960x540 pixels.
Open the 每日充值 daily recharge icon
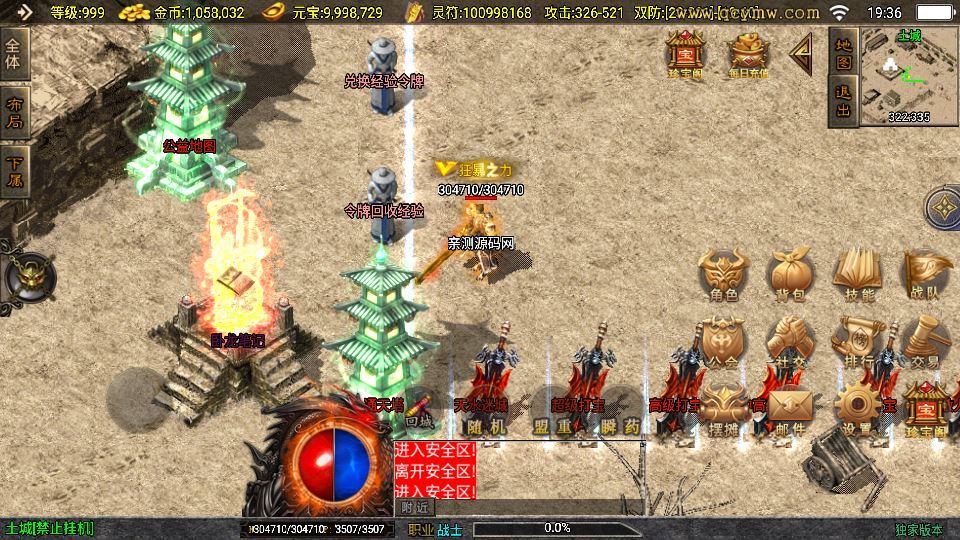748,53
